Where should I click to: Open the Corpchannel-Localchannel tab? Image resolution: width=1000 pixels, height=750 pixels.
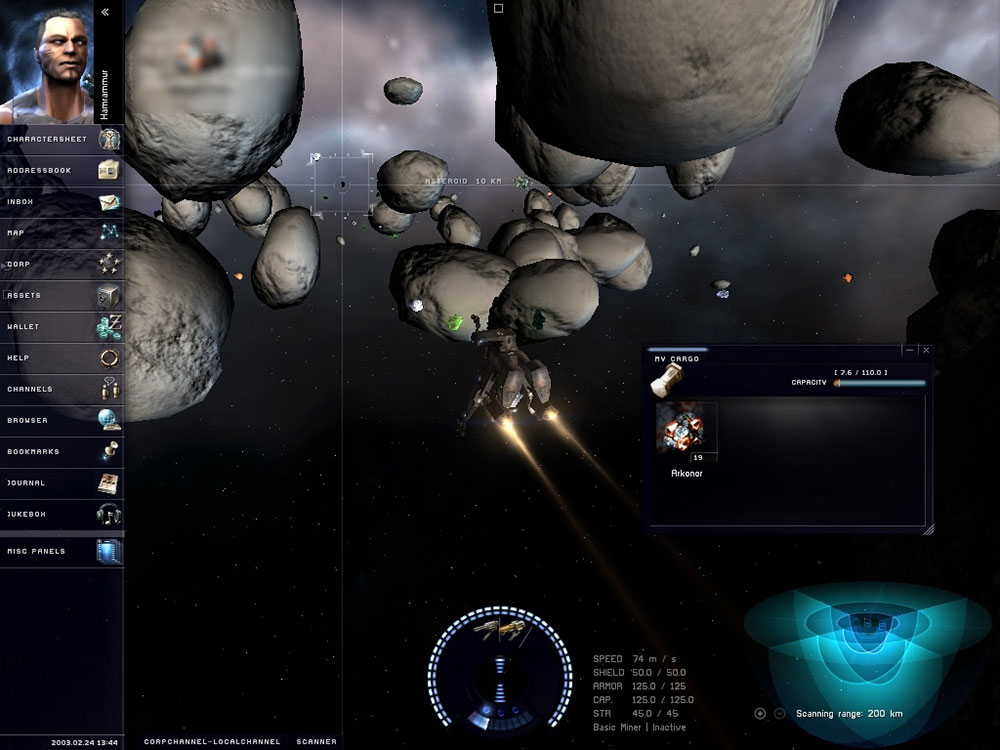[x=210, y=742]
